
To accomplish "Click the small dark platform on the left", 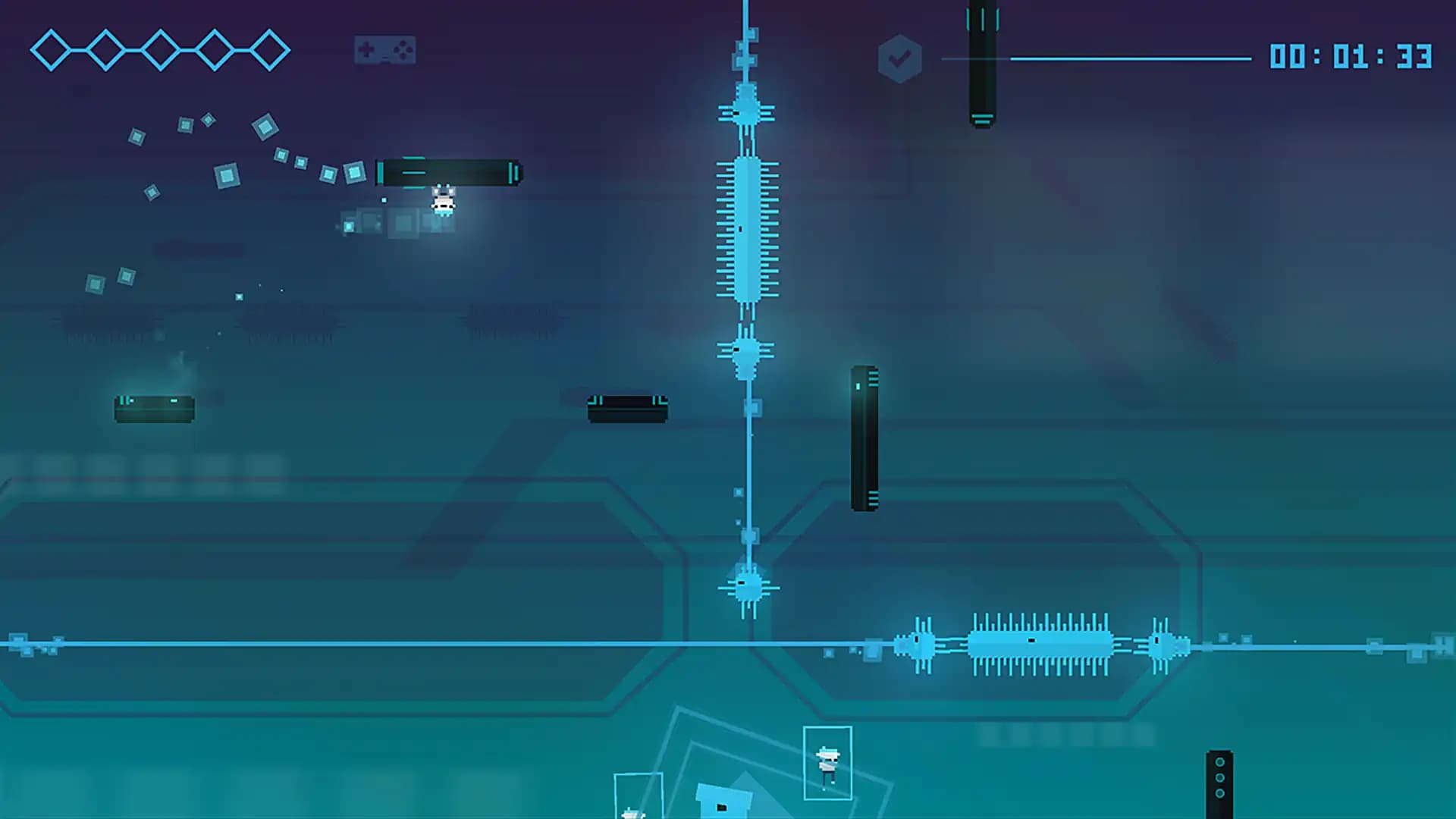I will click(154, 409).
